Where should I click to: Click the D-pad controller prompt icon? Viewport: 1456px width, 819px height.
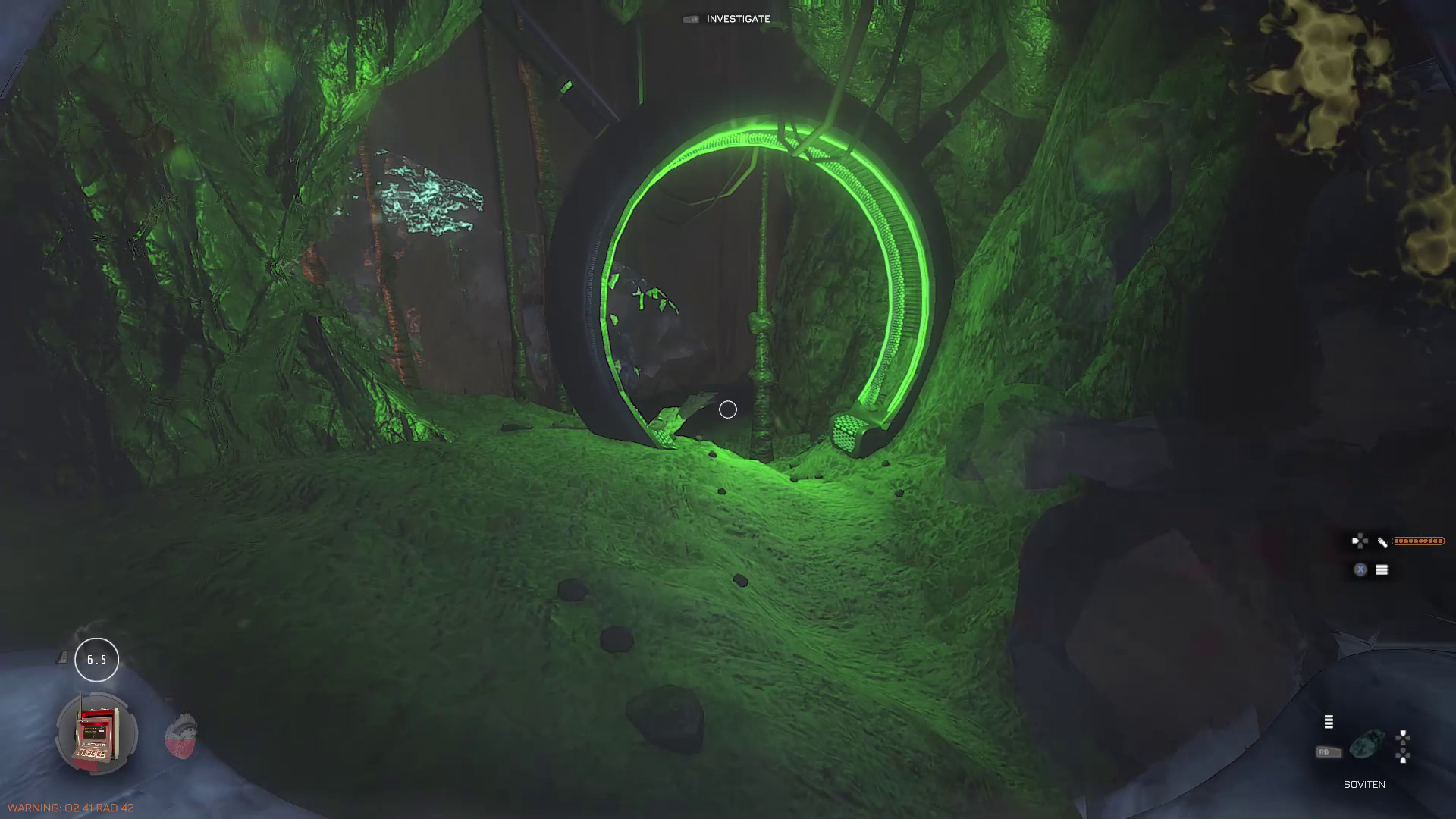pos(1360,539)
